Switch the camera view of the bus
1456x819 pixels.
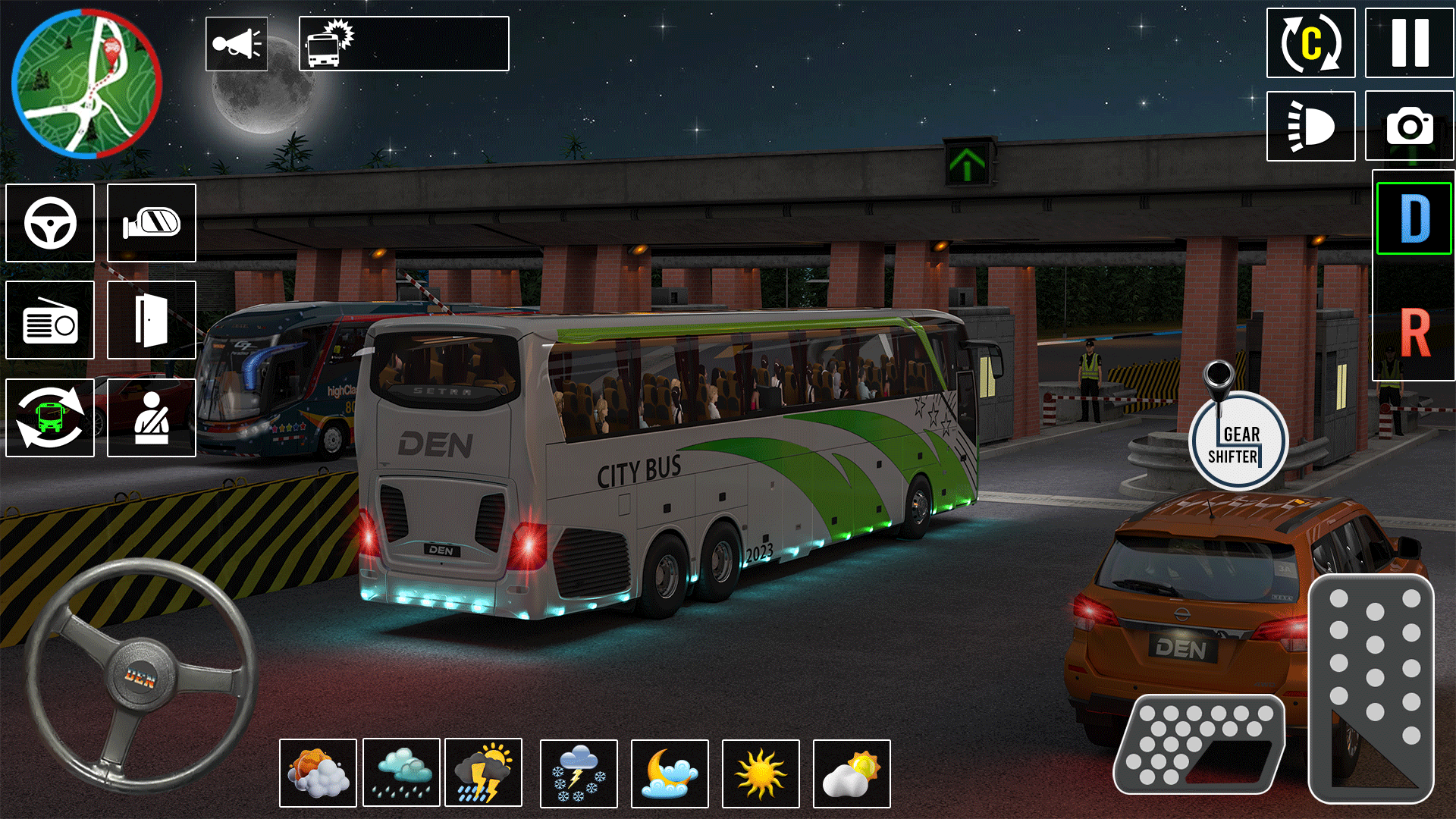pos(49,417)
